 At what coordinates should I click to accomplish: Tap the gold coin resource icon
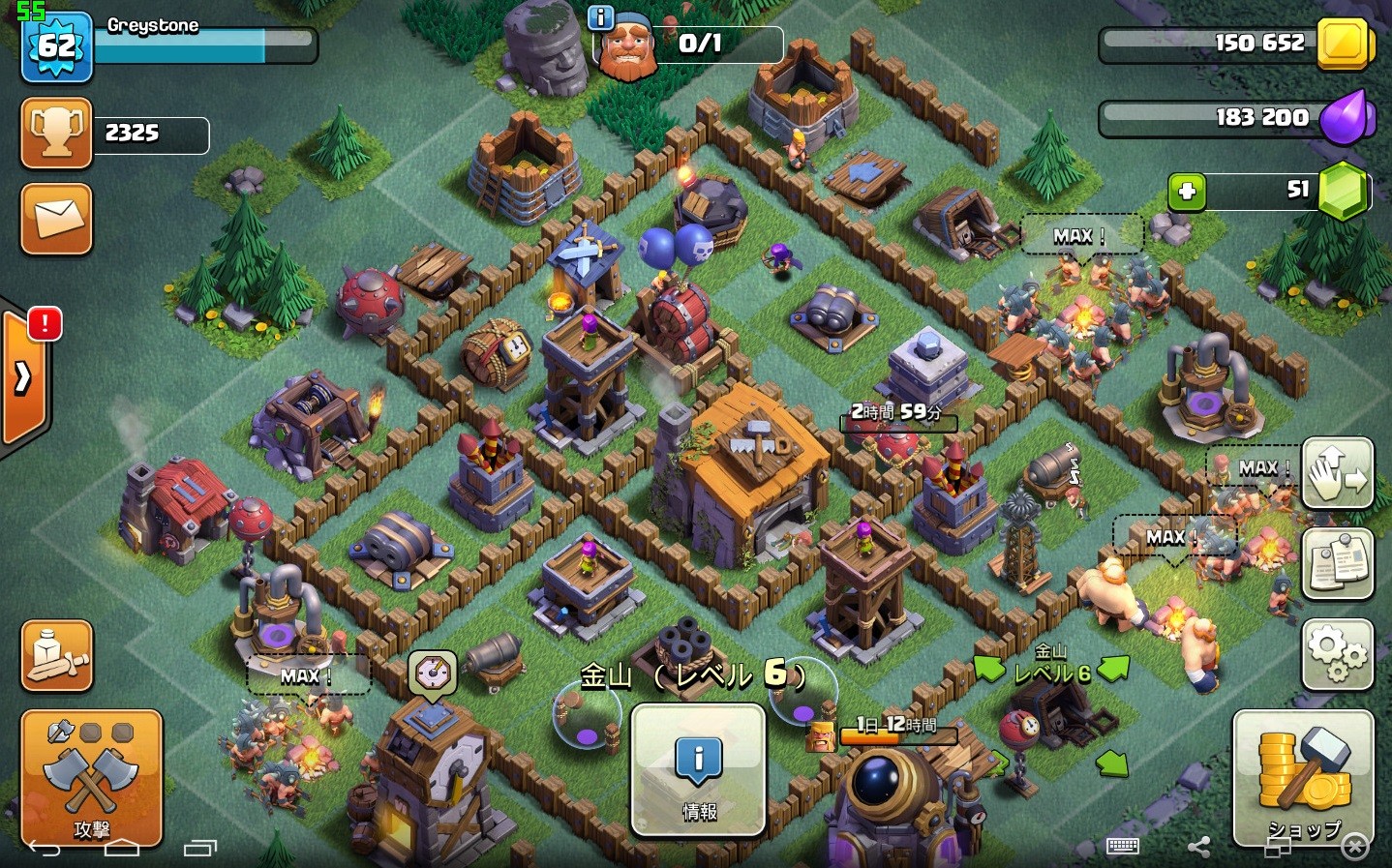point(1344,44)
